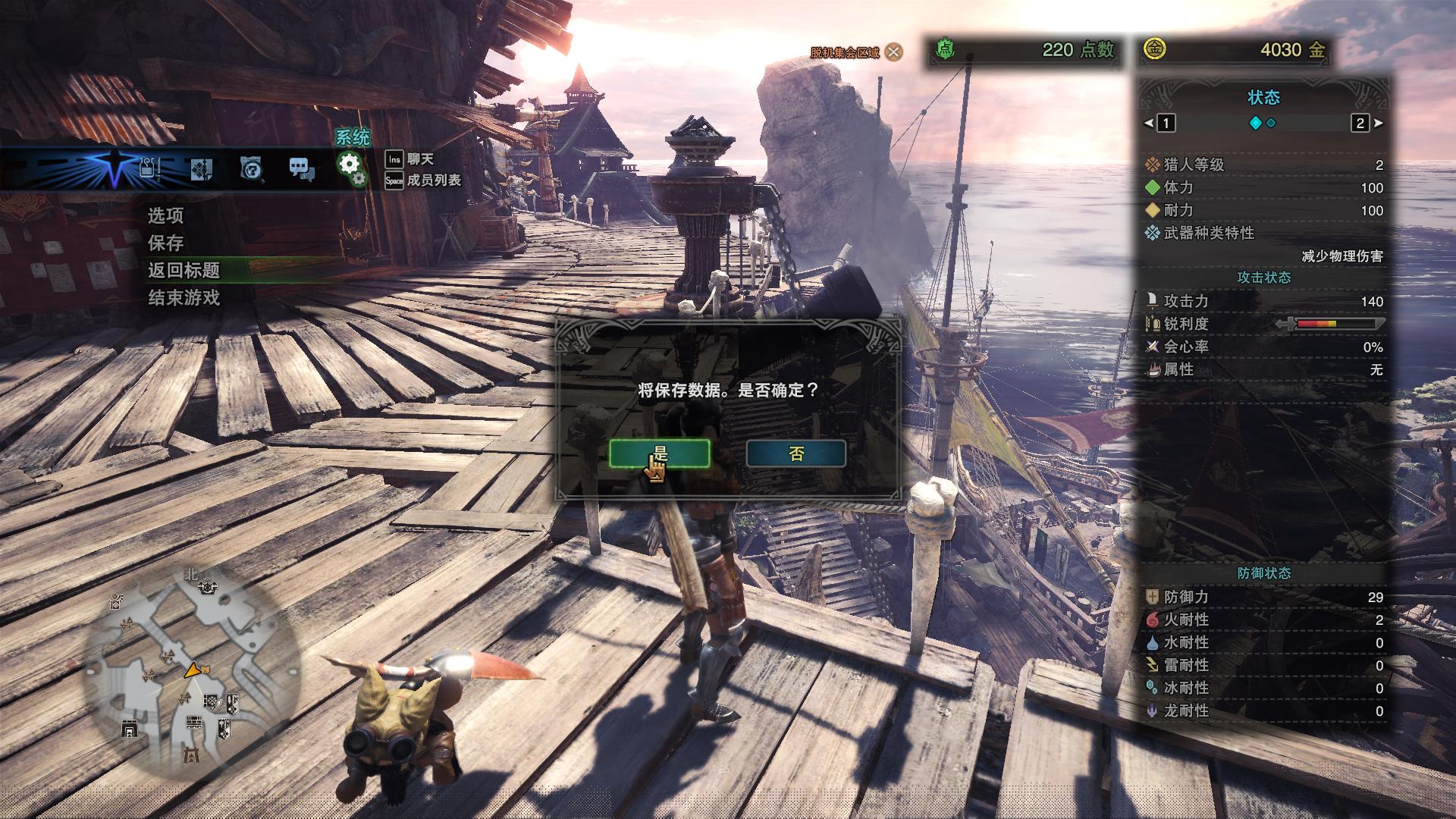Choose 结束游戏 to quit the game

tap(184, 298)
